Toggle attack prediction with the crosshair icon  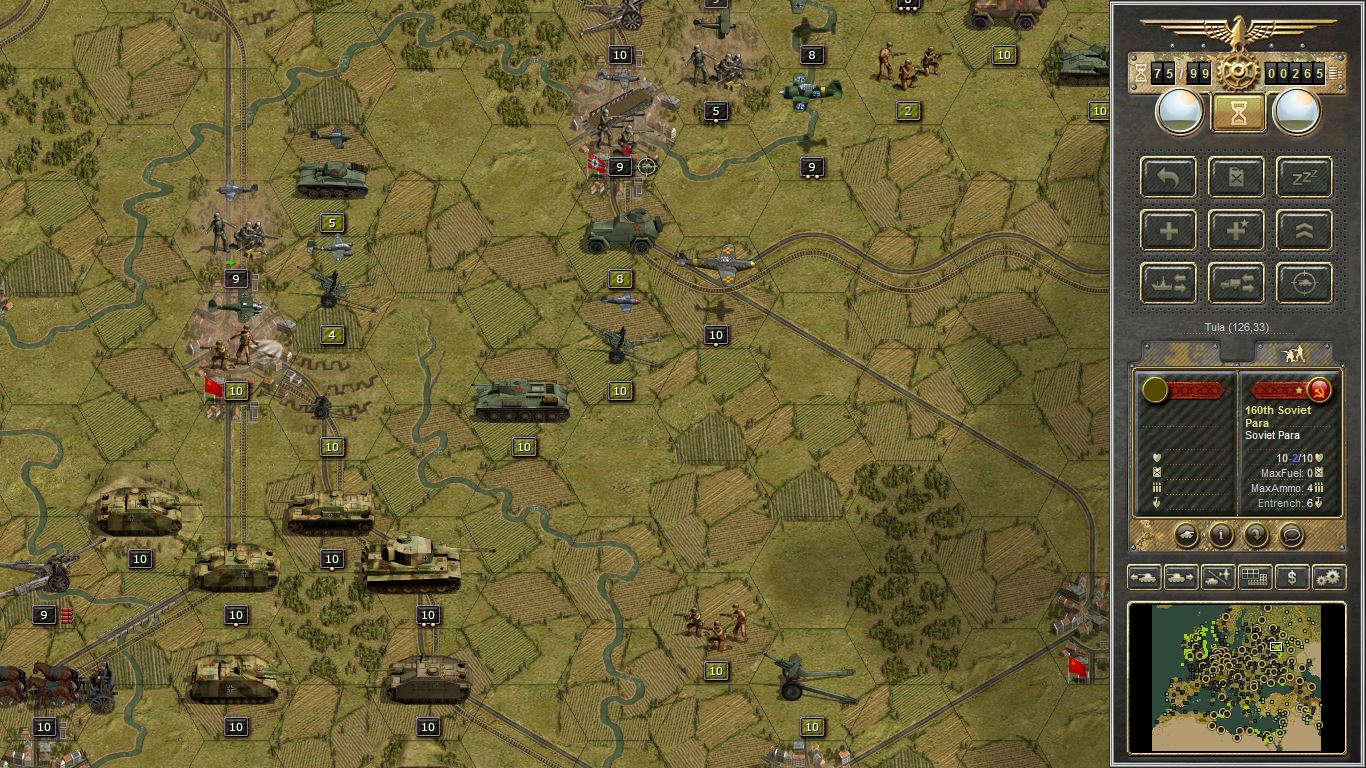coord(1304,283)
